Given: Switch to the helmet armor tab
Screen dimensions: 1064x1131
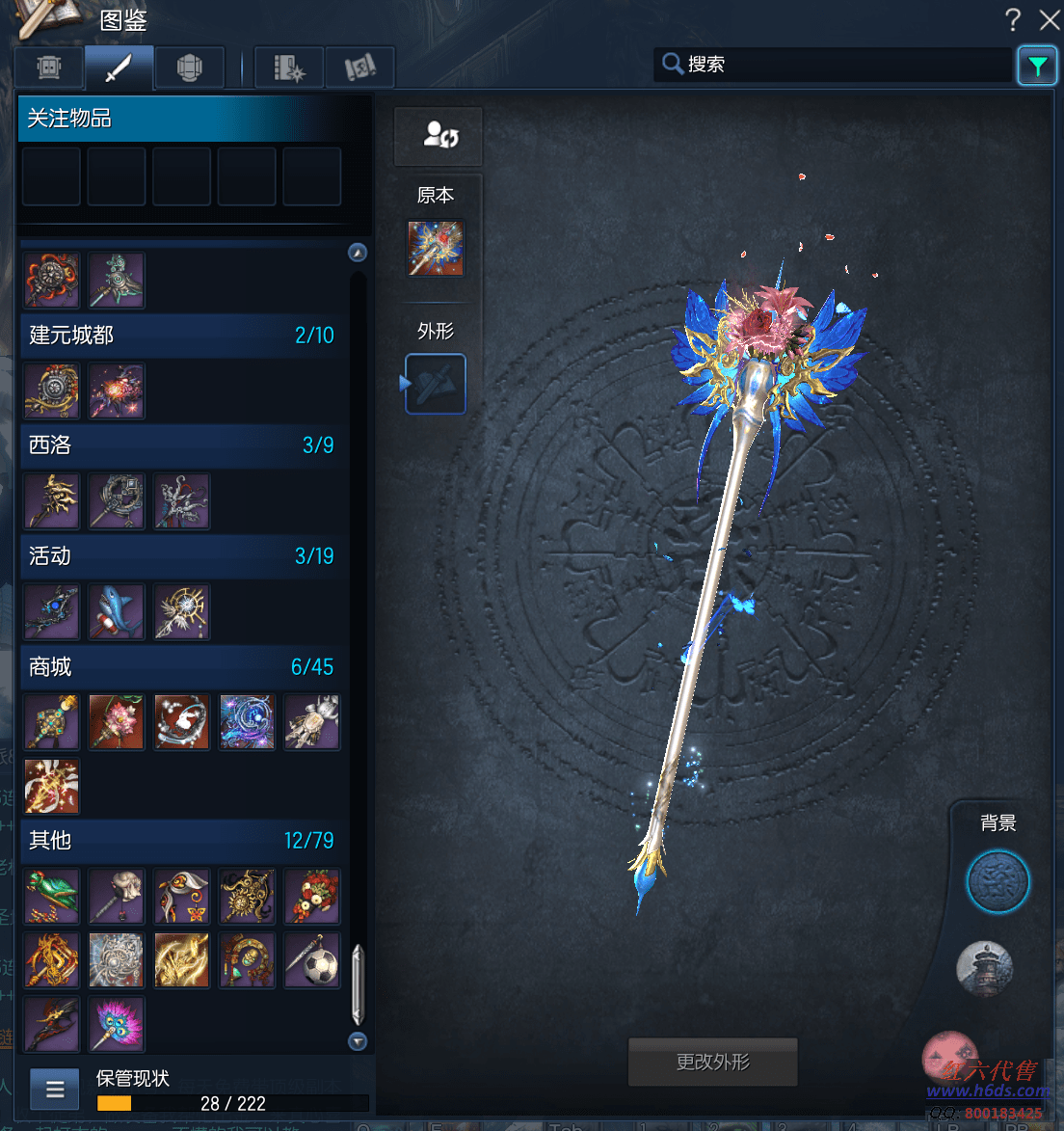Looking at the screenshot, I should point(189,67).
